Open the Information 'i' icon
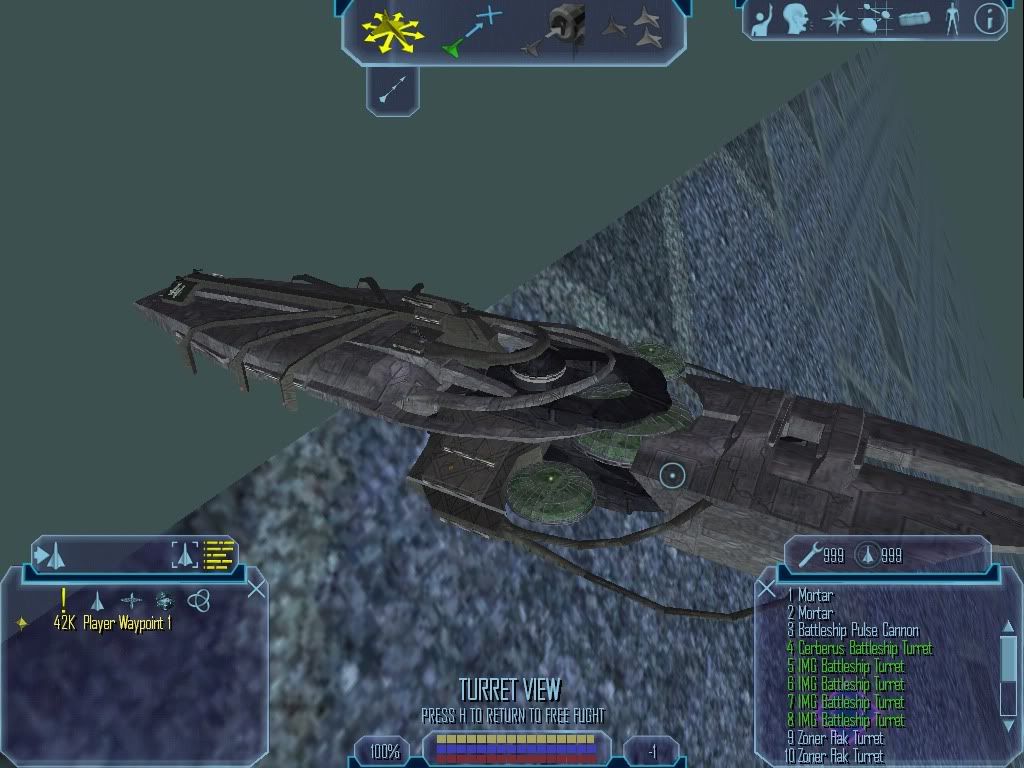 click(x=989, y=19)
